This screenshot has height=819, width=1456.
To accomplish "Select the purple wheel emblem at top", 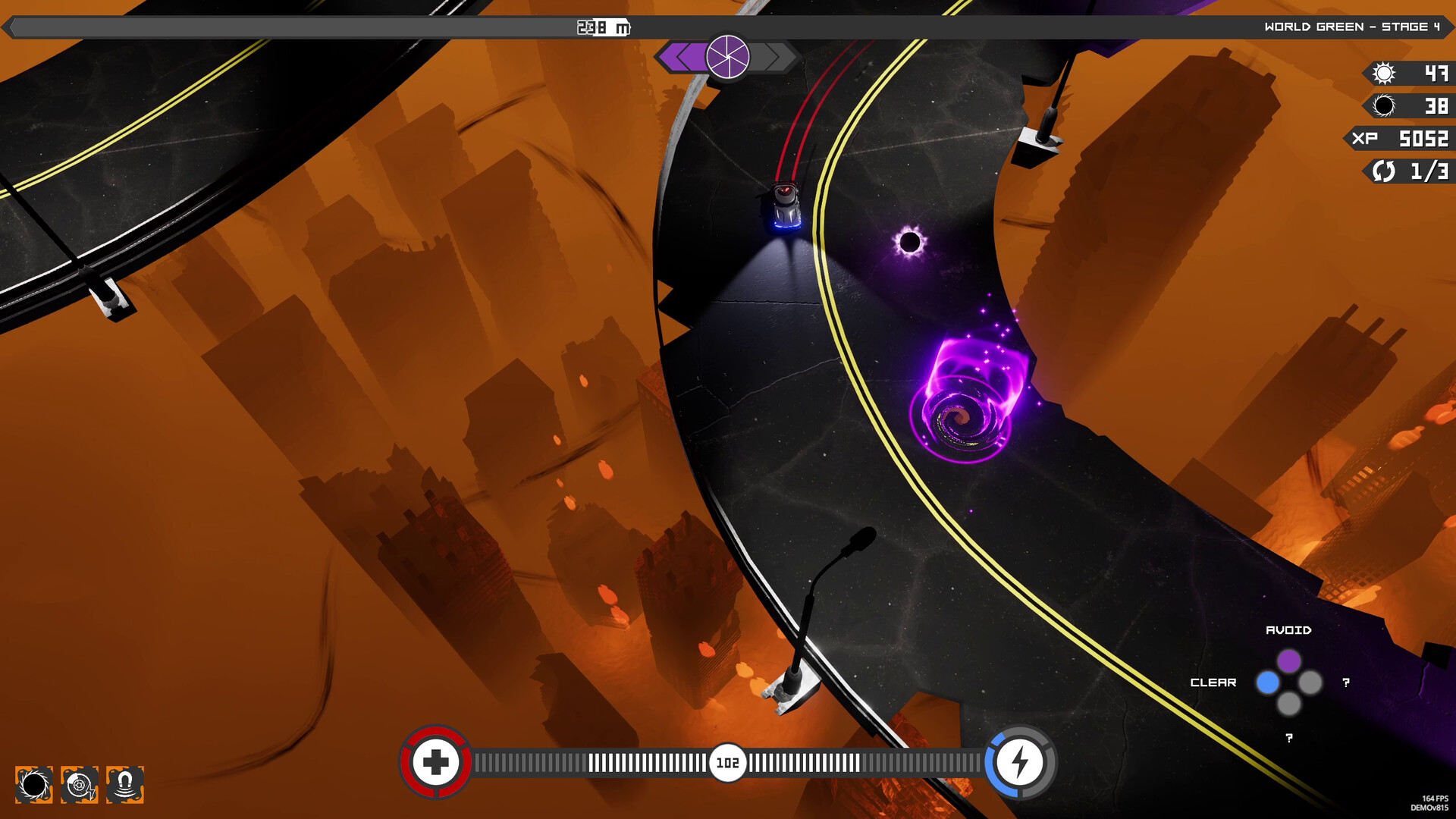I will coord(727,57).
